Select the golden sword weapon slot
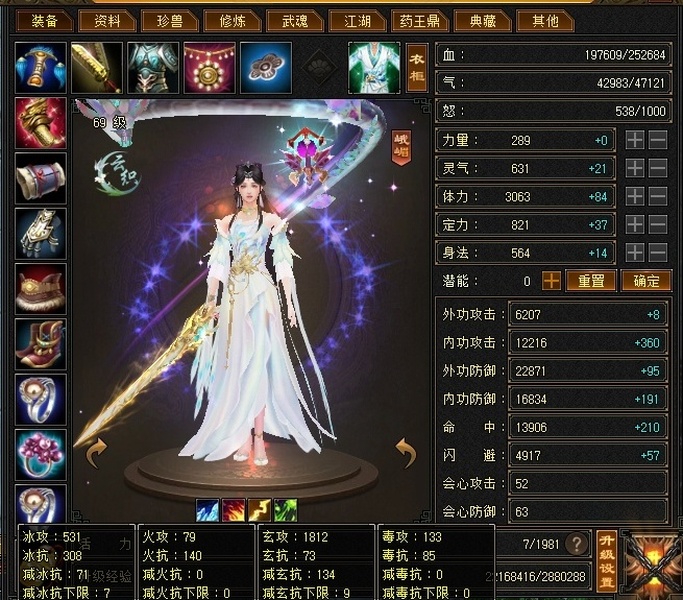Screen dimensions: 683x600 point(97,67)
